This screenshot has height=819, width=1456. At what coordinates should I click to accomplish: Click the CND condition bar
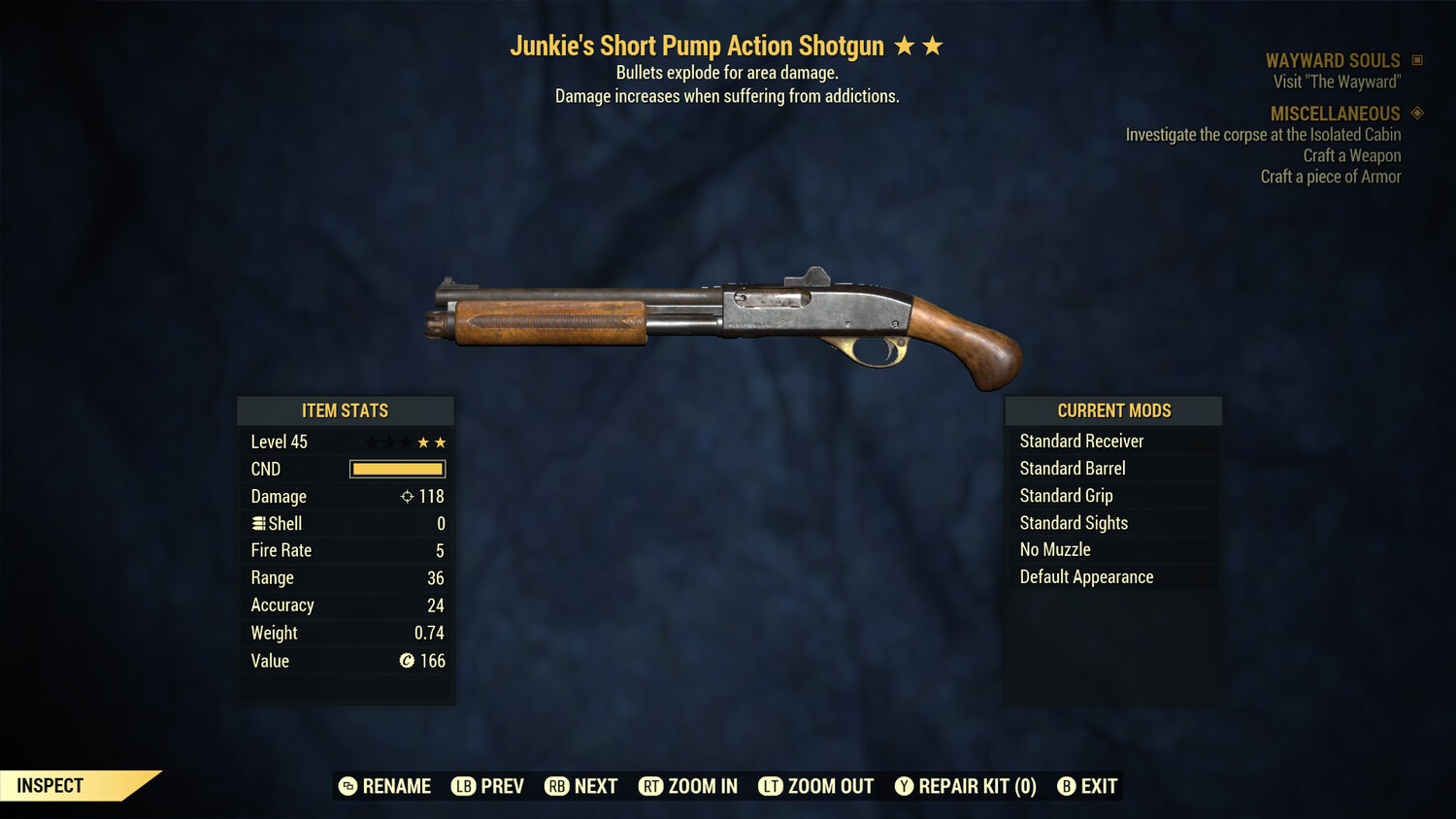tap(395, 469)
